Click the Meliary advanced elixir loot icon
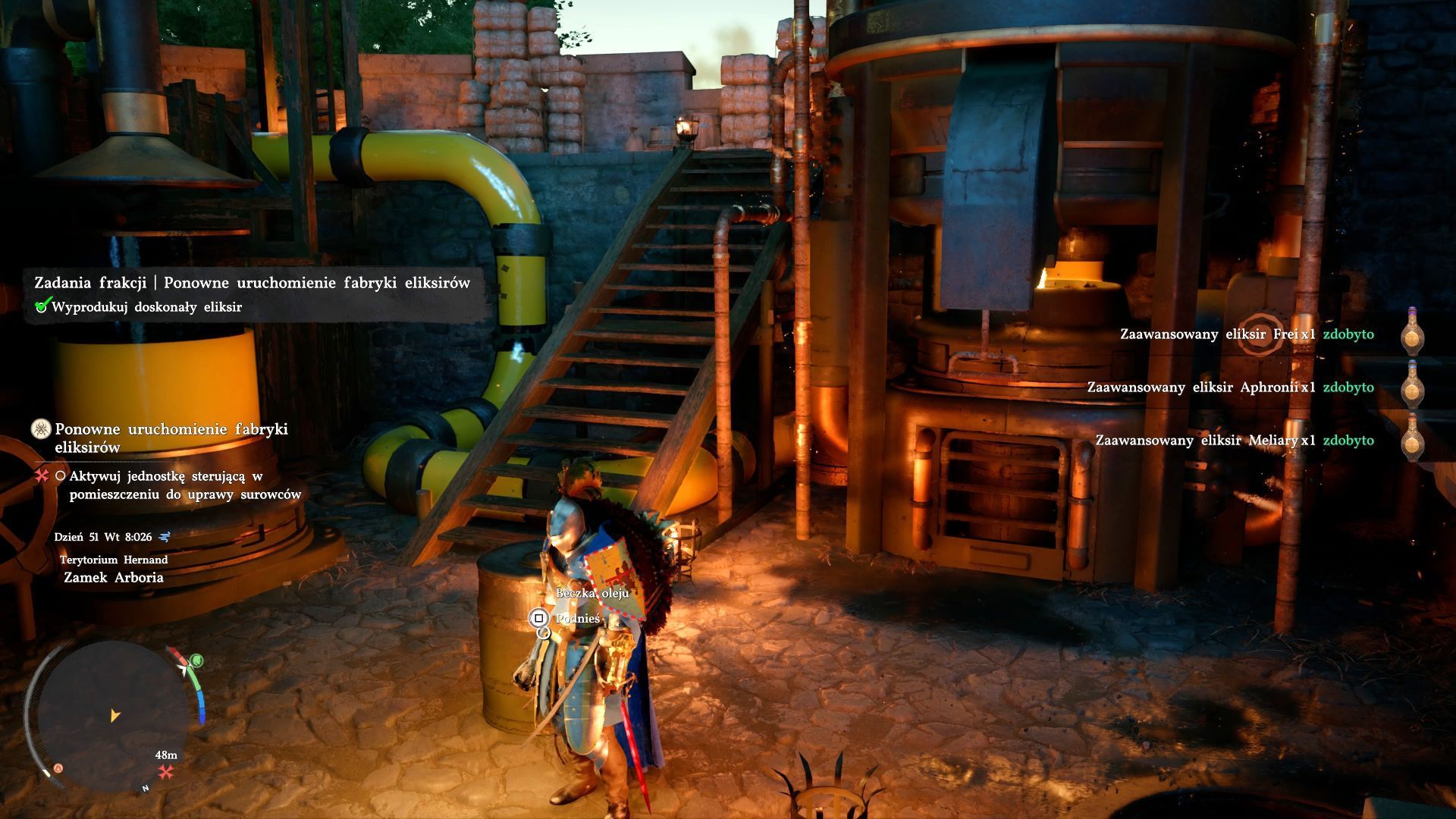The width and height of the screenshot is (1456, 819). tap(1411, 438)
